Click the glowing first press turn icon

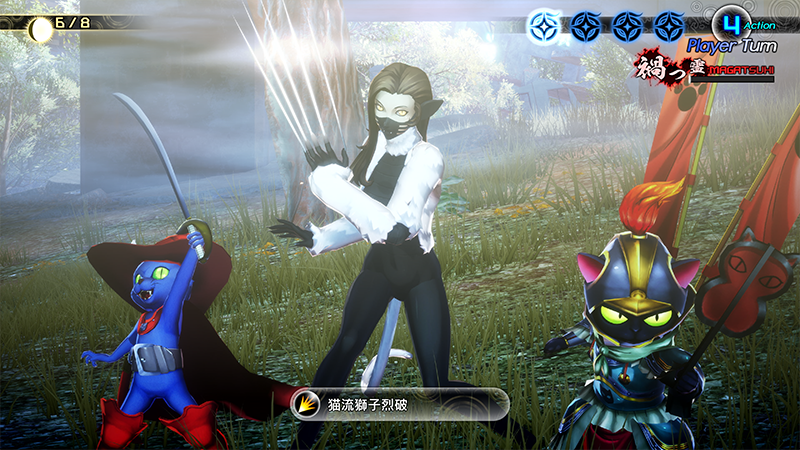click(x=543, y=22)
